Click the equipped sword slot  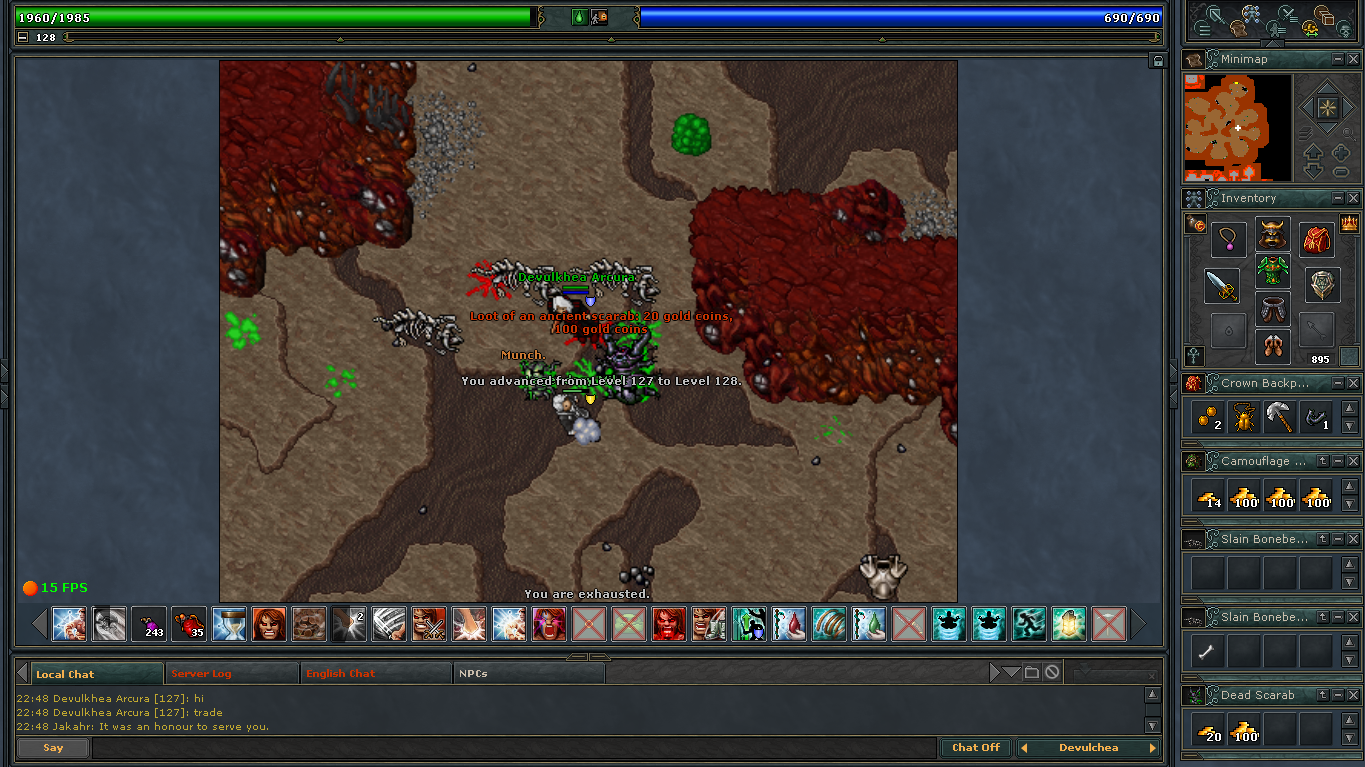click(1221, 287)
